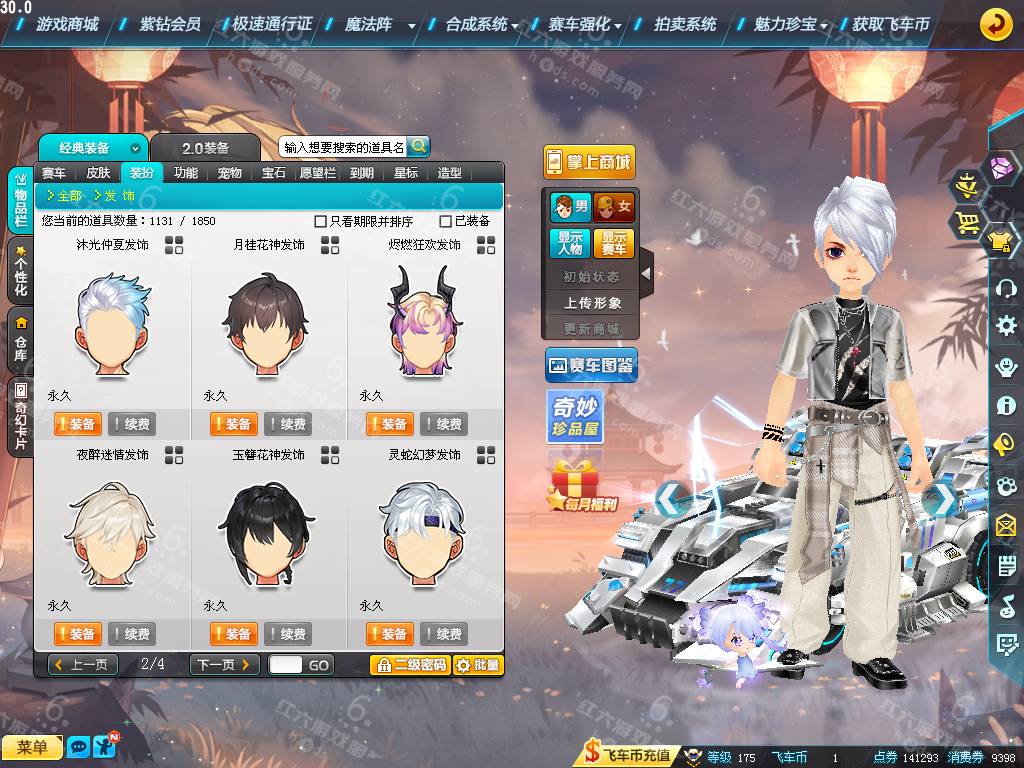Open the 赛车图鉴 car gallery
Screen dimensions: 1024x768
(x=591, y=367)
